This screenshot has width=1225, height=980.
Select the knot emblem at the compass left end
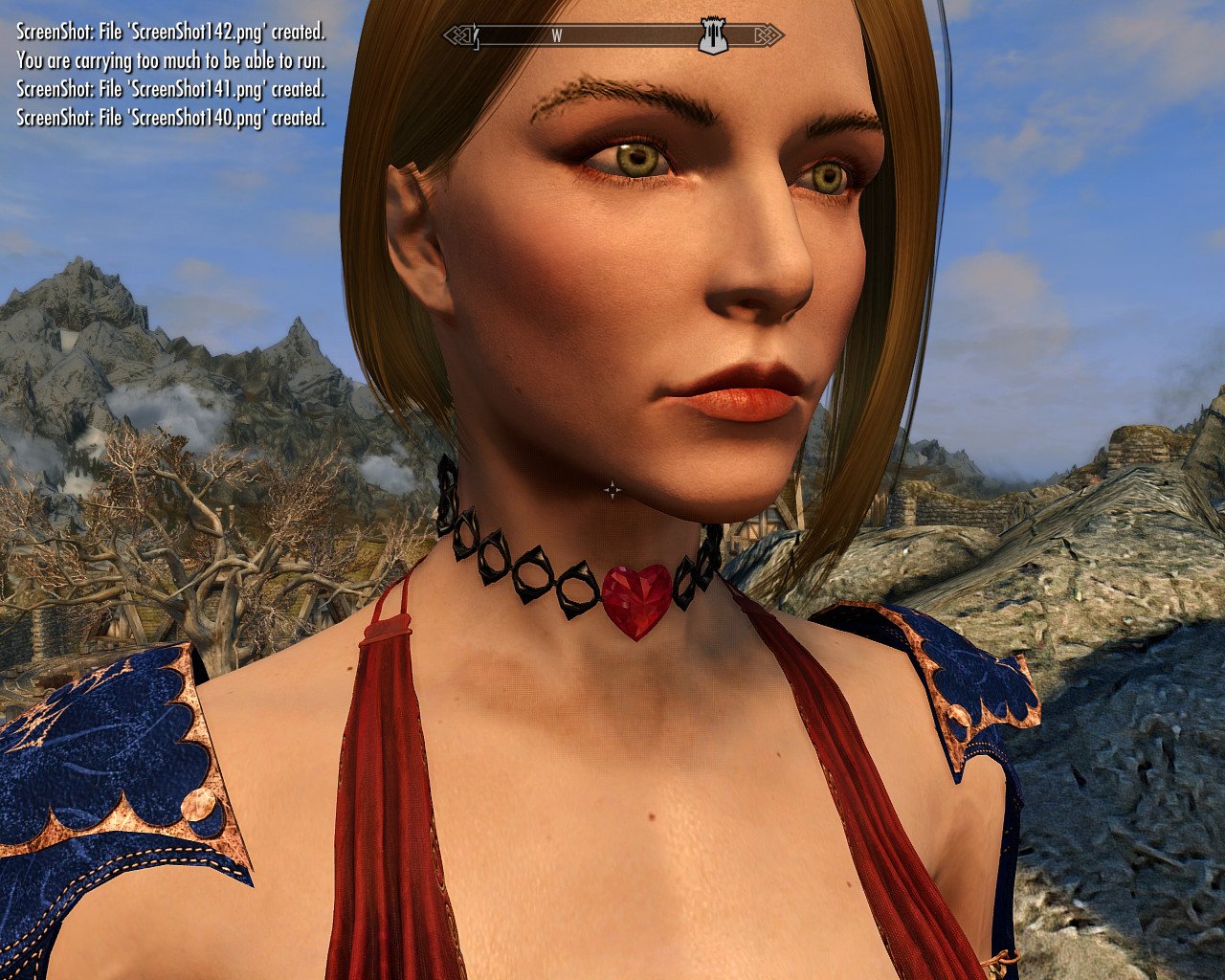[x=460, y=33]
